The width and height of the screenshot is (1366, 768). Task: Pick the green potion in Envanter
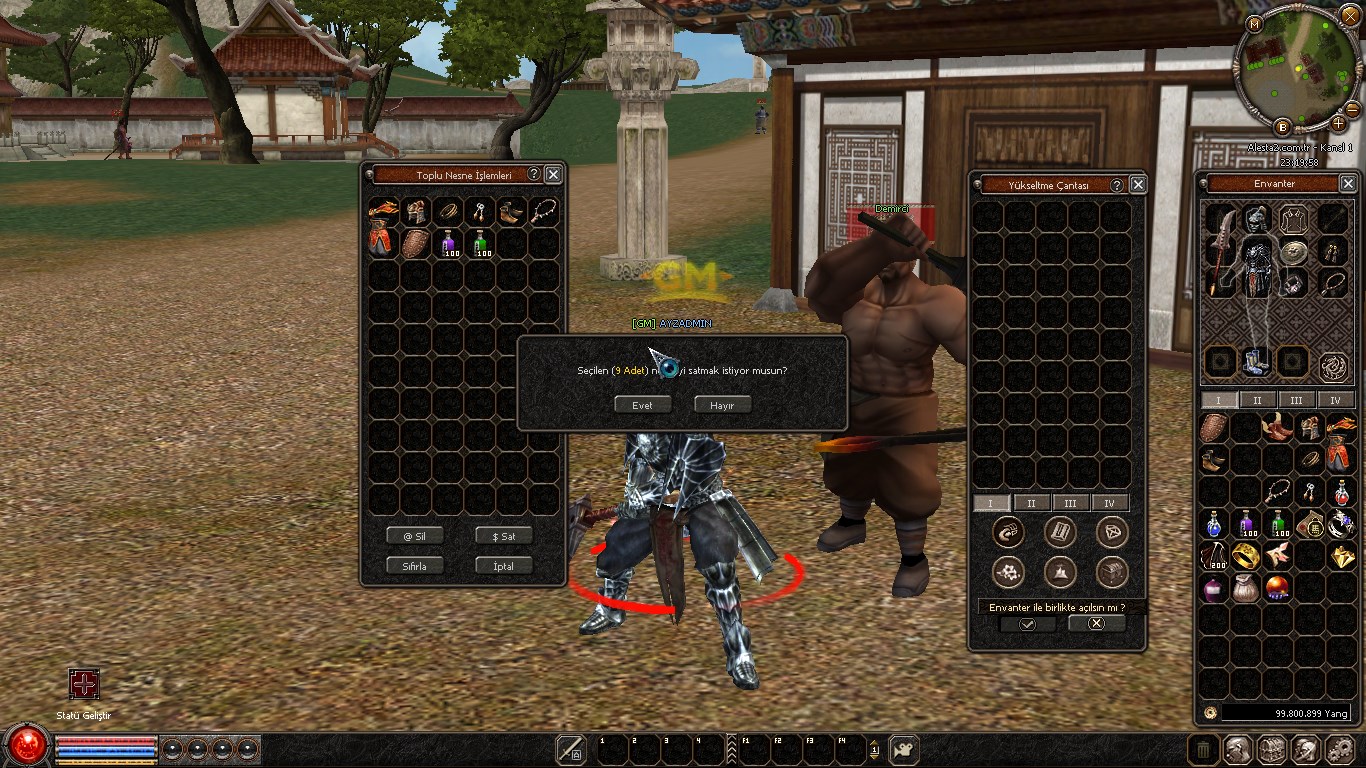[1279, 523]
